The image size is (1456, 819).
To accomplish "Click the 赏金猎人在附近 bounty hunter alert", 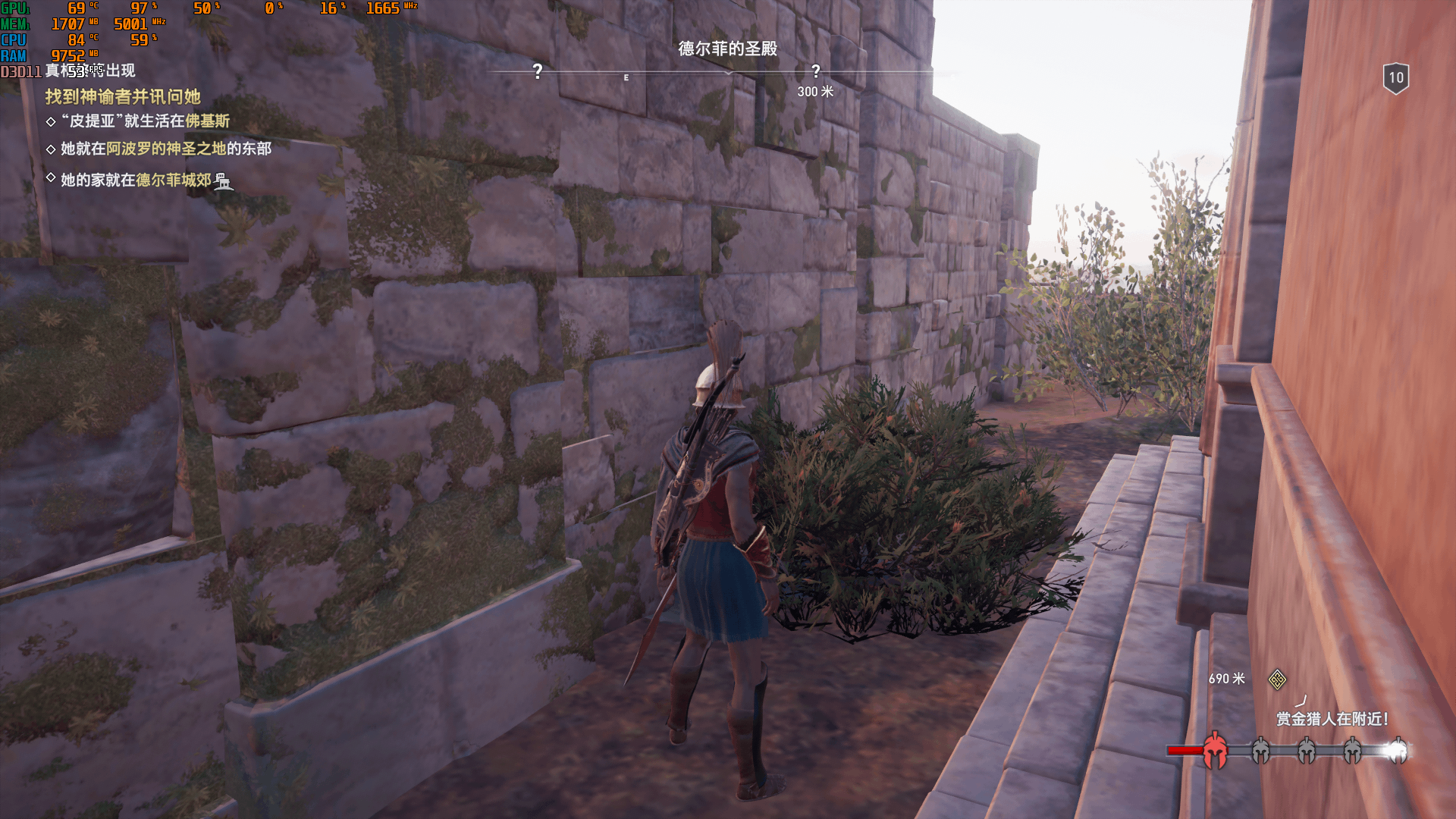I will pyautogui.click(x=1332, y=719).
